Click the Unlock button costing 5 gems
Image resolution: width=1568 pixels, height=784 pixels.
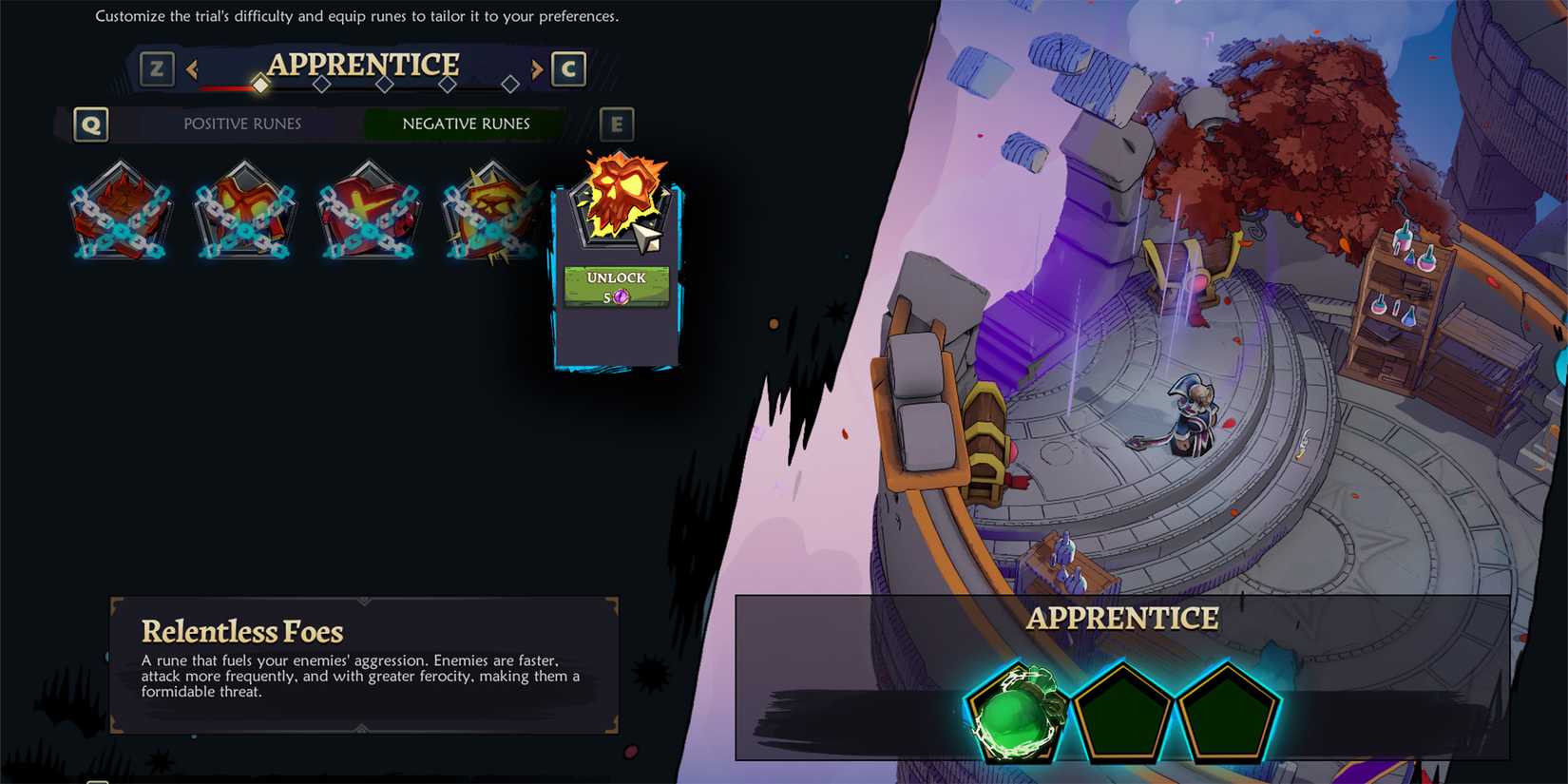click(616, 285)
